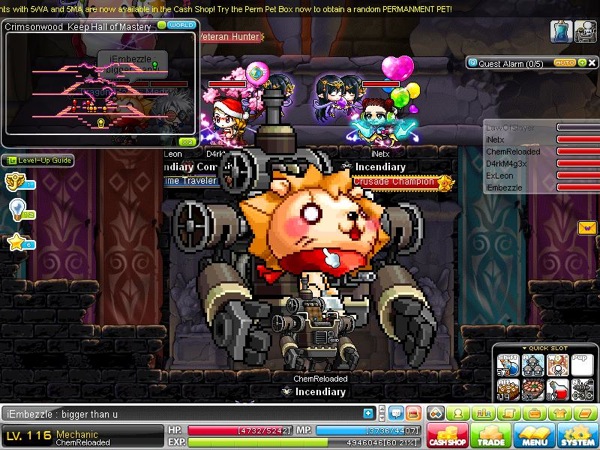Click the World map button on minimap
The height and width of the screenshot is (450, 600).
[181, 24]
